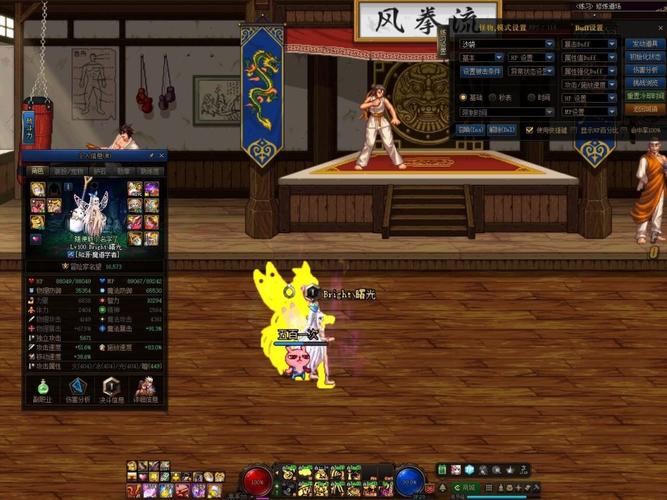Click the orange 返回城镇 button
667x500 pixels.
pos(643,109)
